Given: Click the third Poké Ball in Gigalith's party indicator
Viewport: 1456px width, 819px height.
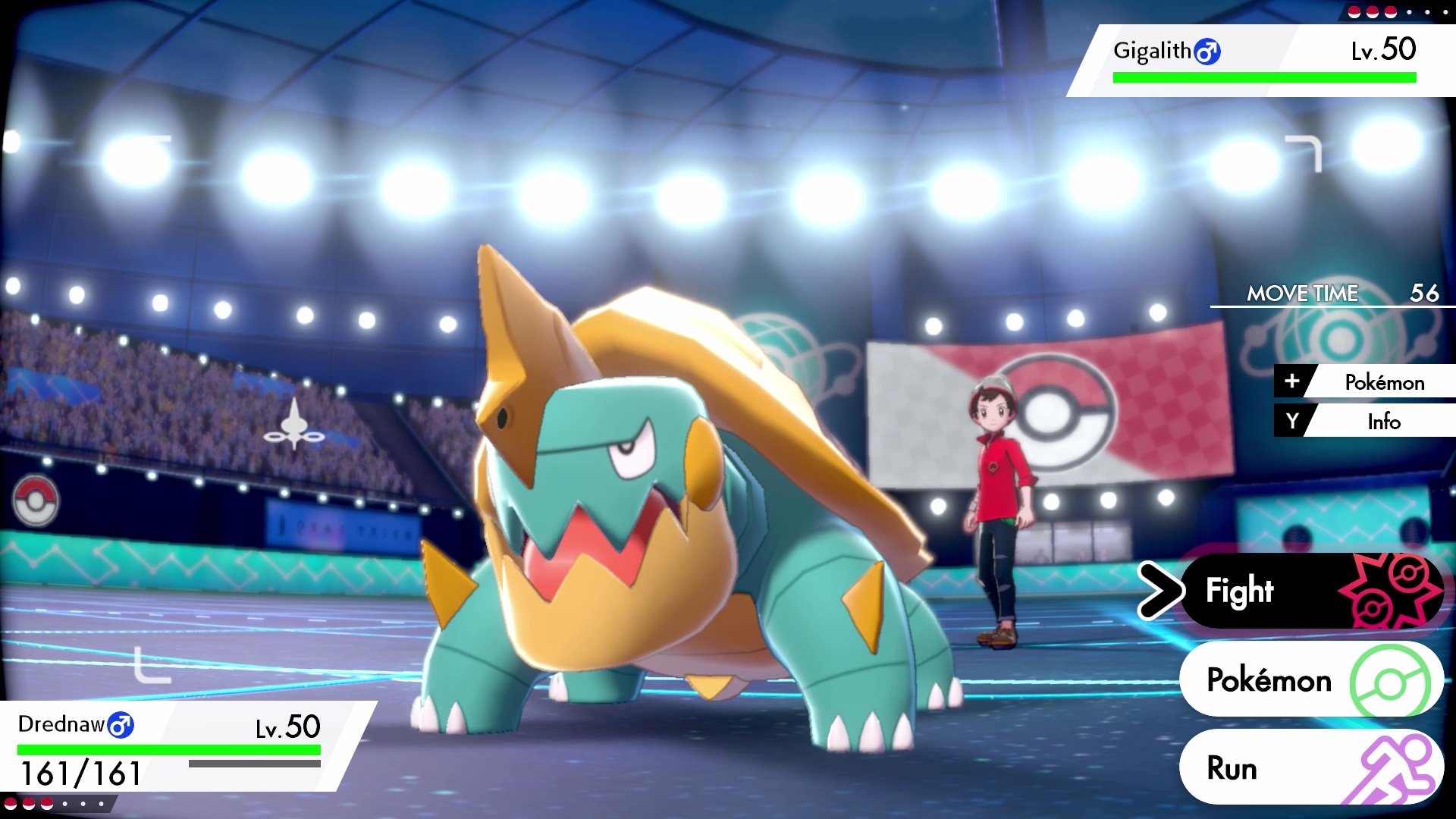Looking at the screenshot, I should click(x=1392, y=11).
